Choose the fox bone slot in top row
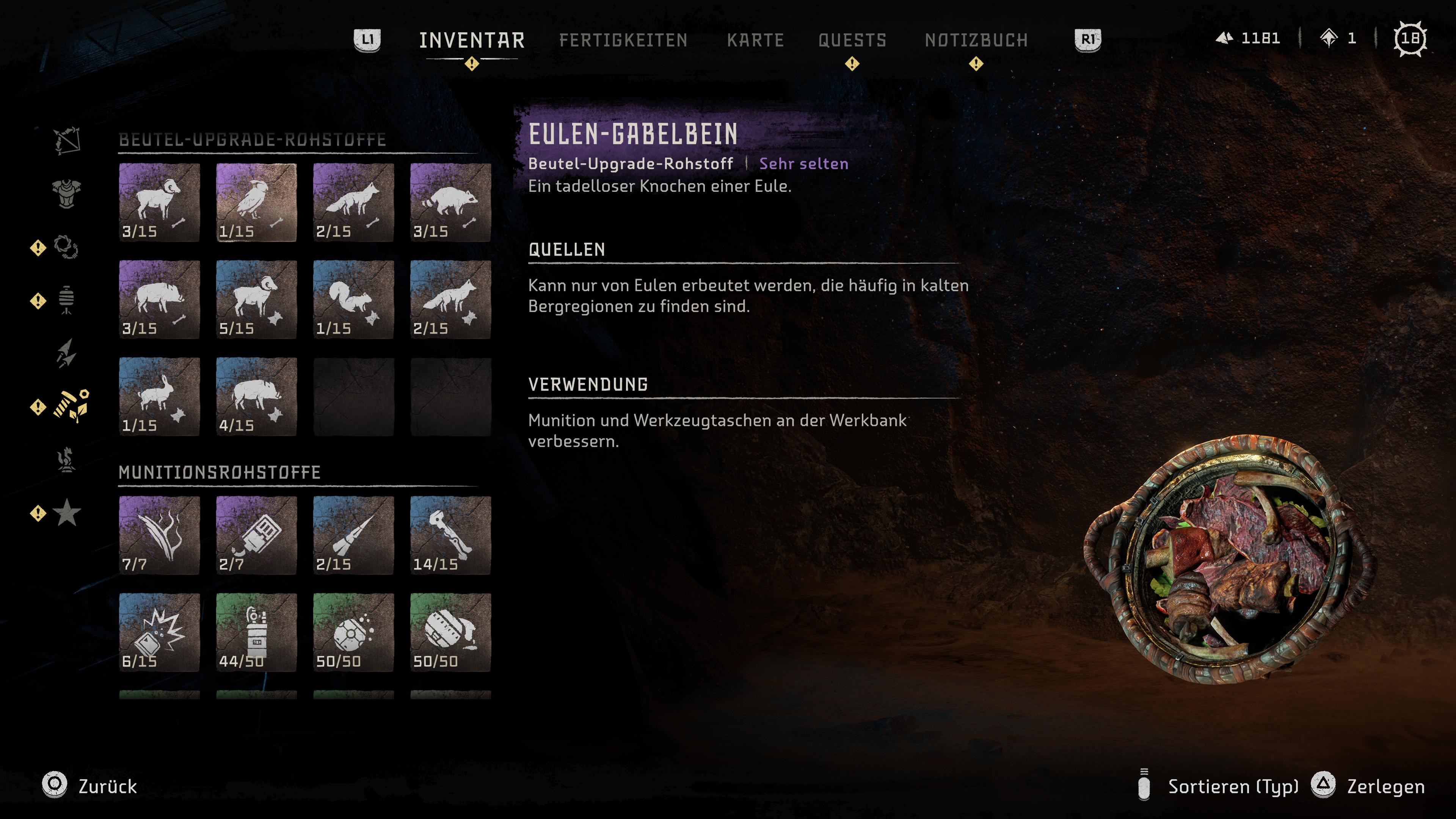Image resolution: width=1456 pixels, height=819 pixels. pos(353,202)
